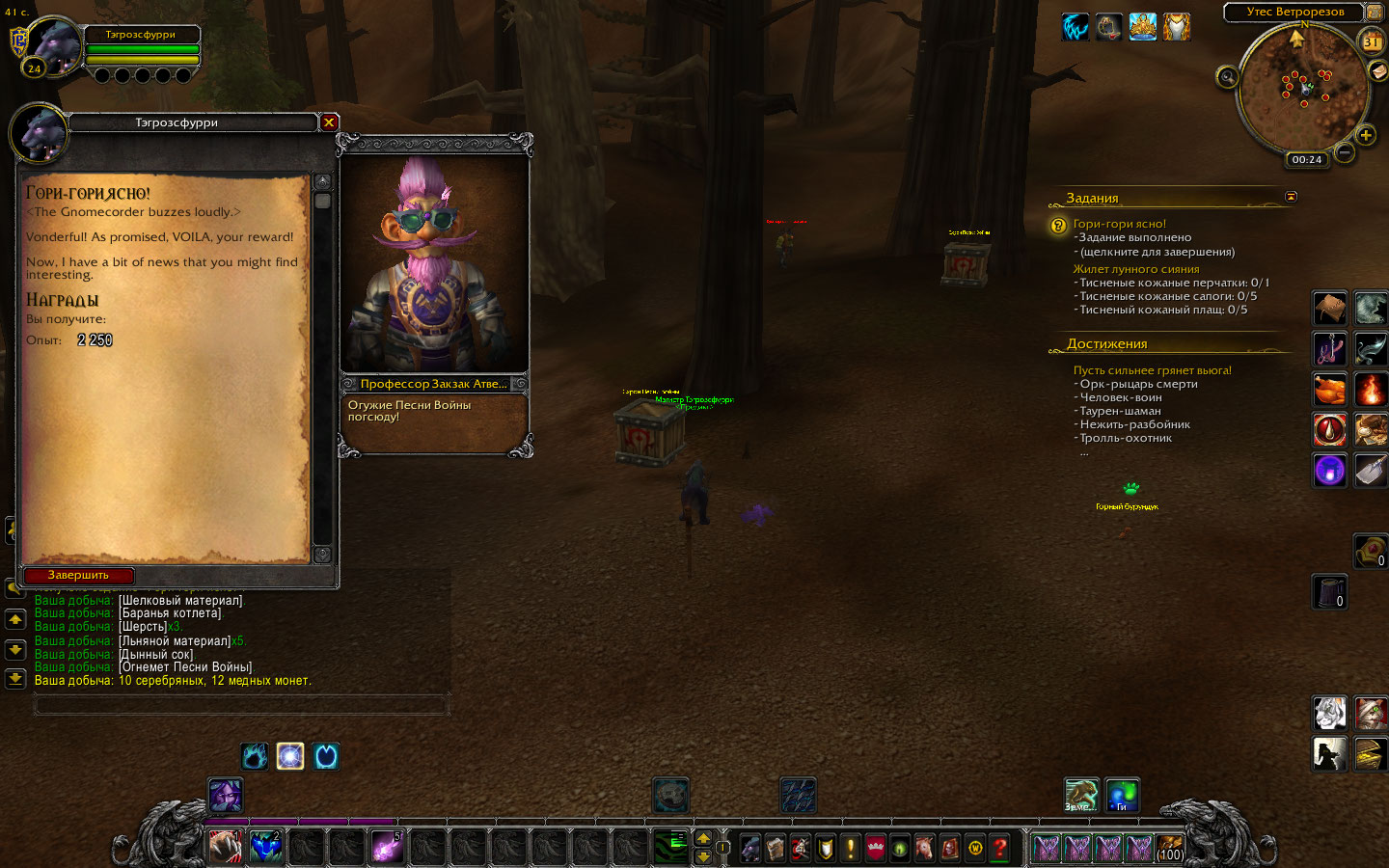
Task: Activate the campfire flame icon
Action: 1370,390
